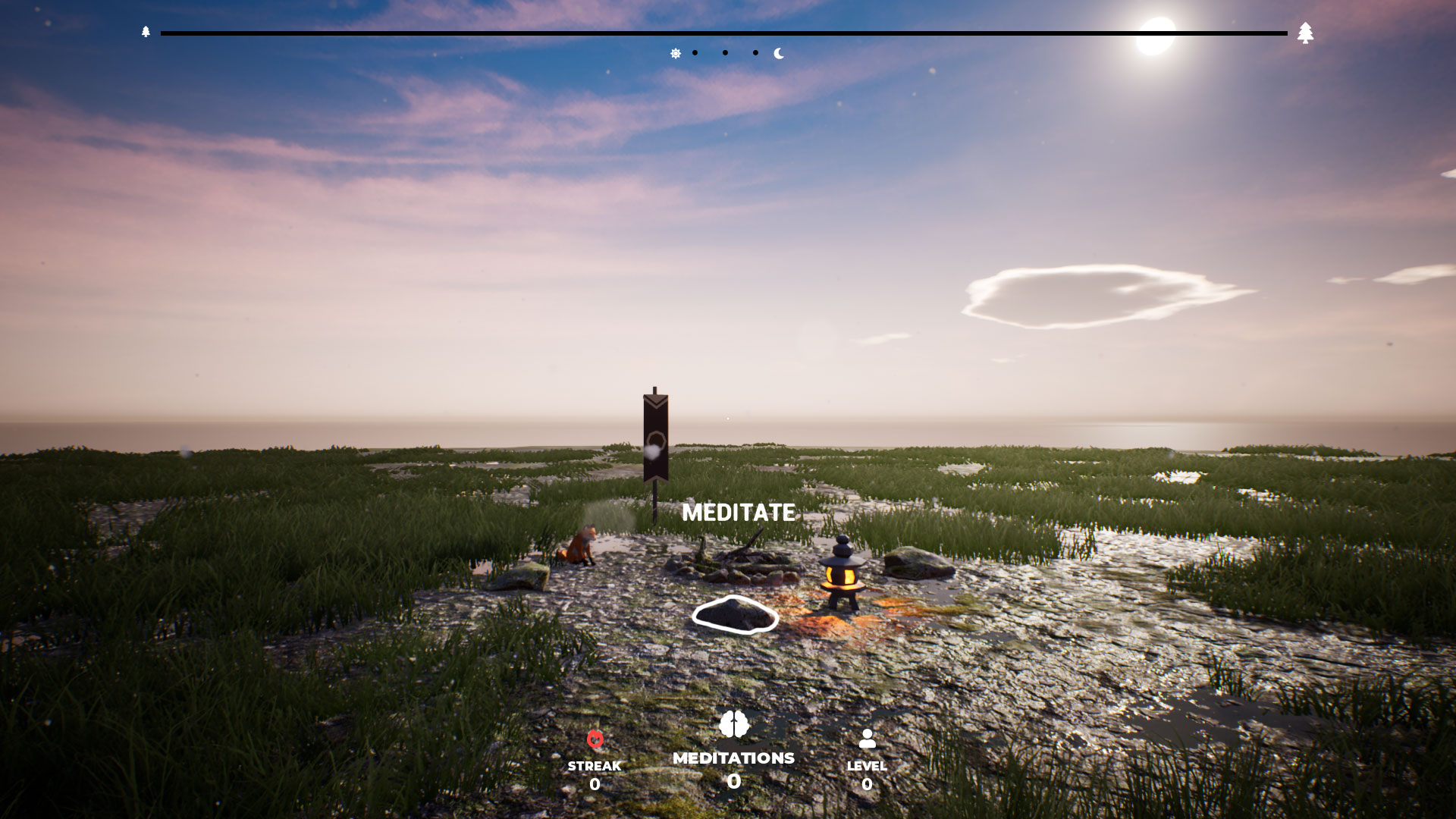
Task: Click the black progress bar track
Action: [723, 33]
